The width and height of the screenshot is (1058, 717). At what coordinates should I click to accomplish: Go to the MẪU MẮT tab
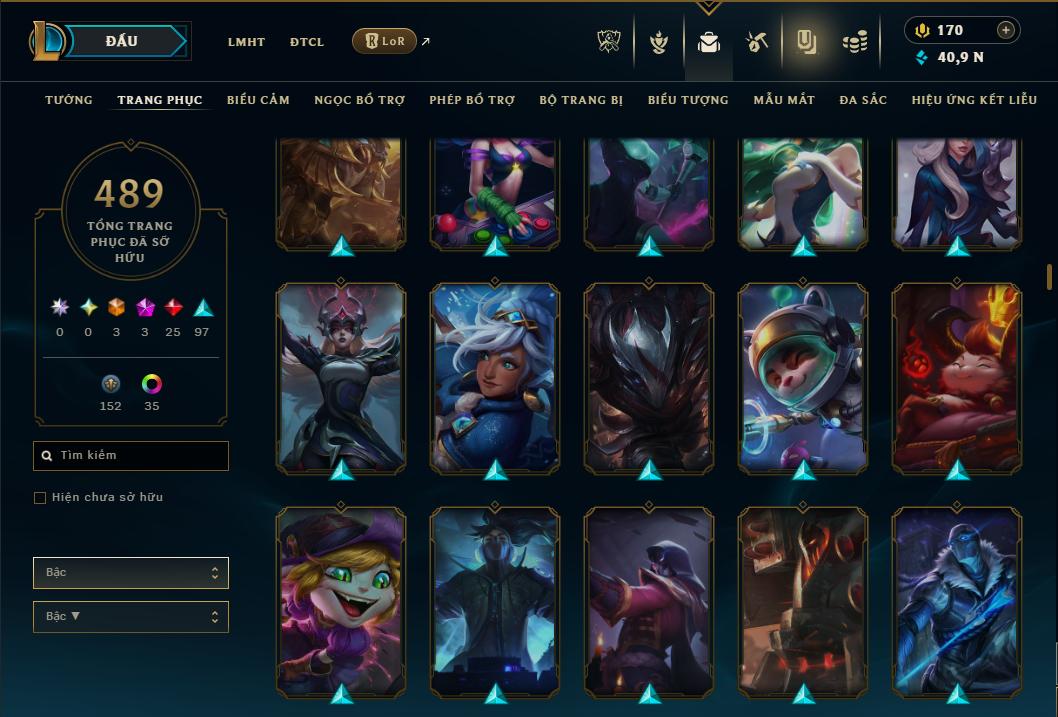784,100
